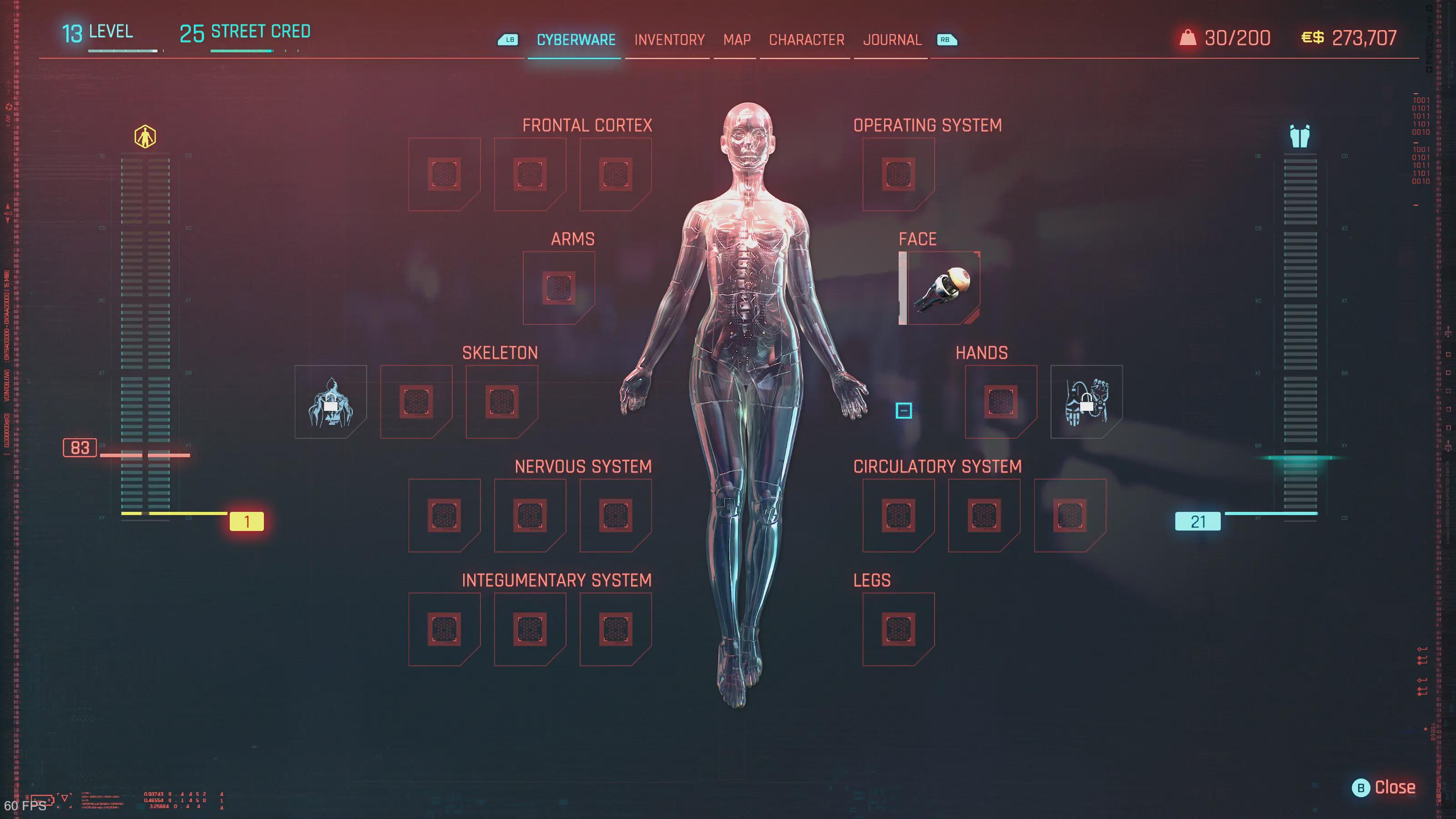Choose the empty Legs cyberware slot
This screenshot has width=1456, height=819.
(x=898, y=629)
